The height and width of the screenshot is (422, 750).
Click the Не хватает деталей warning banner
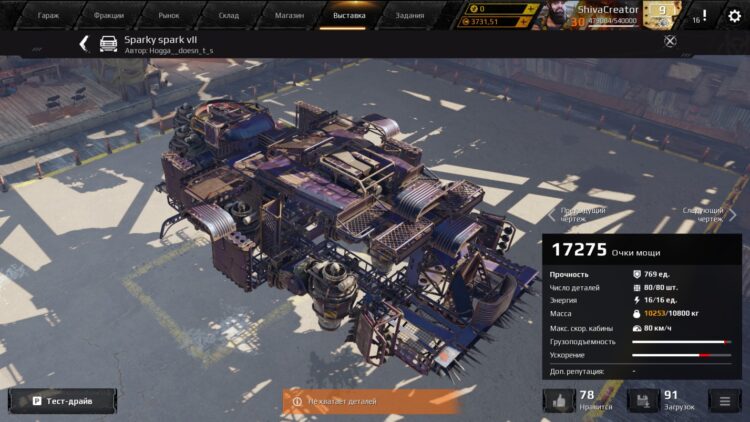pyautogui.click(x=356, y=401)
